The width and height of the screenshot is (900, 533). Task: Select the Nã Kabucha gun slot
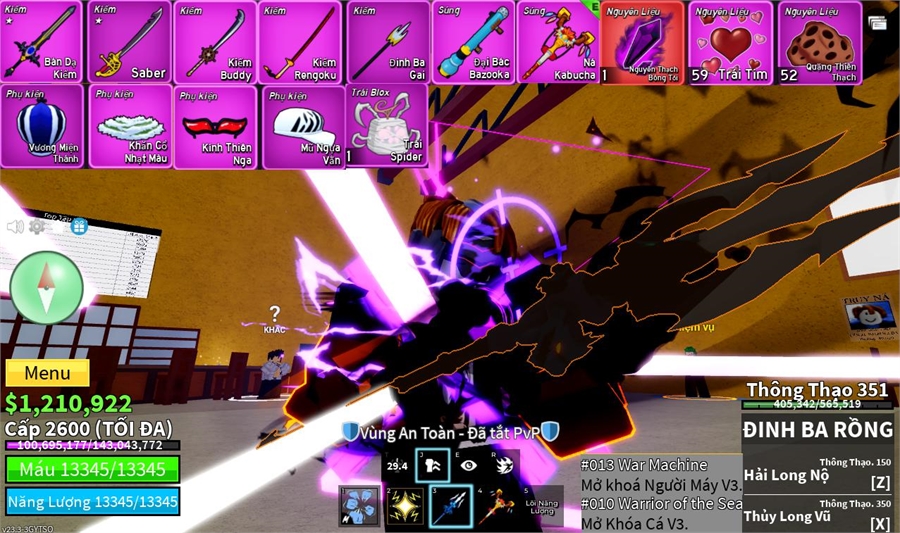[x=556, y=42]
